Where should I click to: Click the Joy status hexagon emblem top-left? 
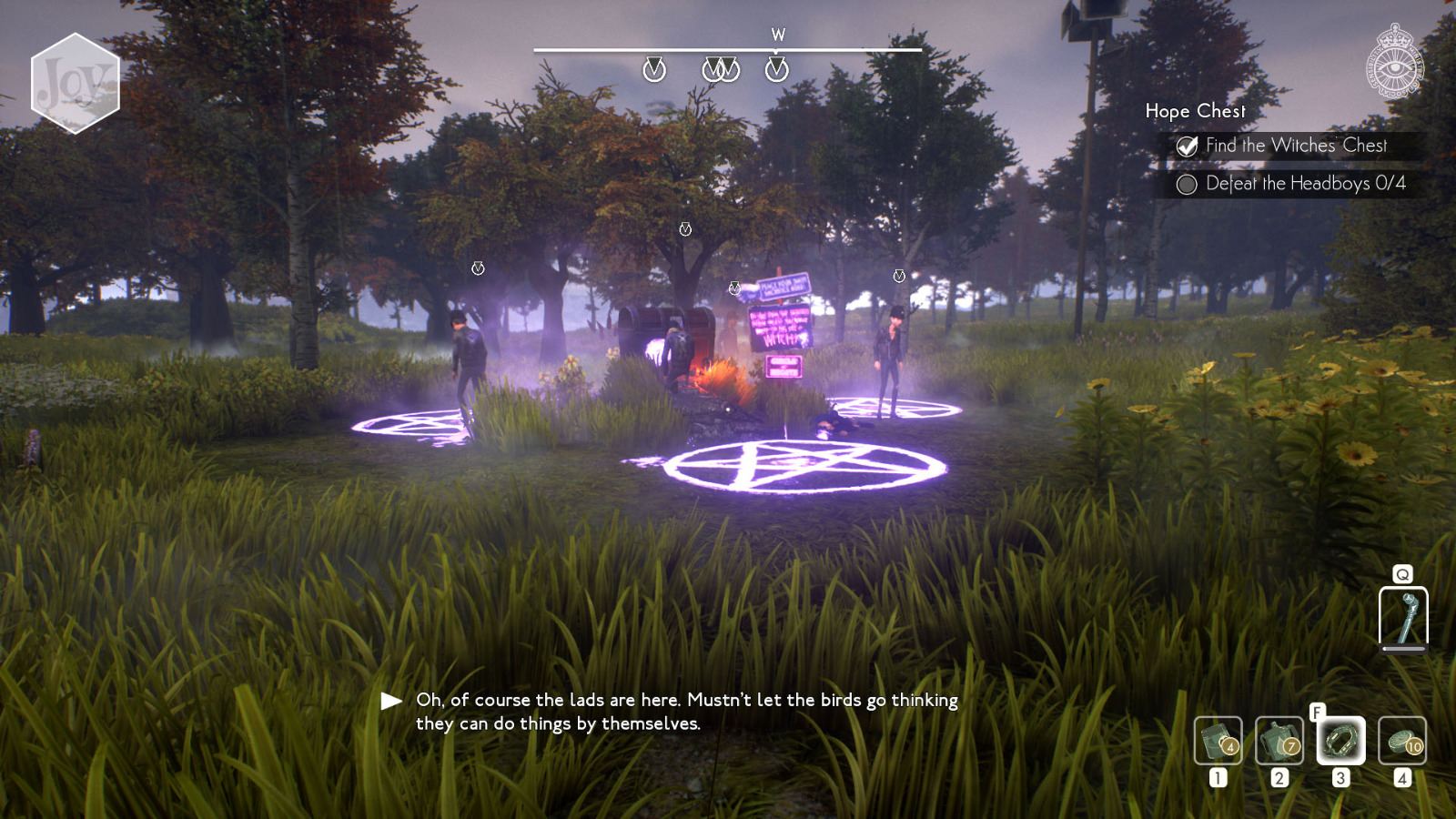[76, 81]
